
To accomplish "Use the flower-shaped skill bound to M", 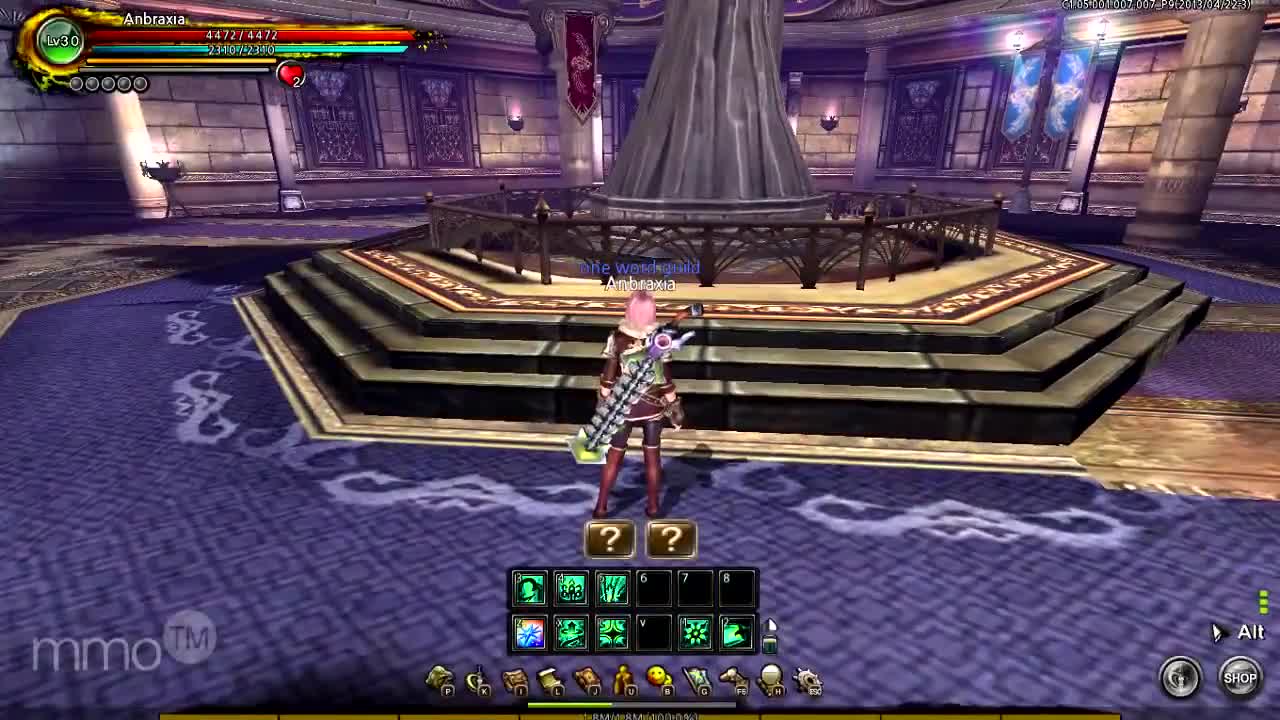I will coord(696,631).
